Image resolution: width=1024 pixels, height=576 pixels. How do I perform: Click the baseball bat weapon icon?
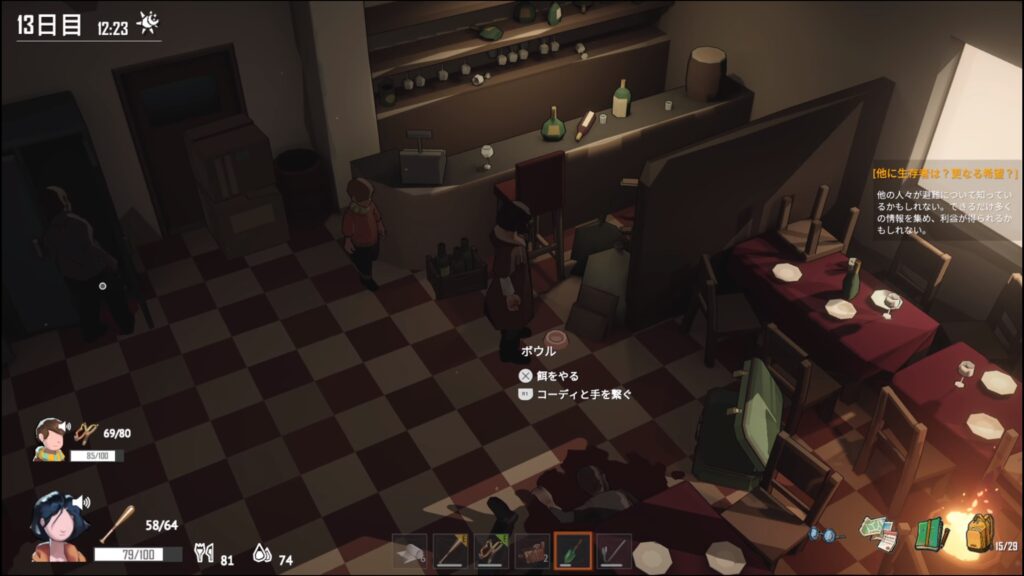[x=118, y=523]
